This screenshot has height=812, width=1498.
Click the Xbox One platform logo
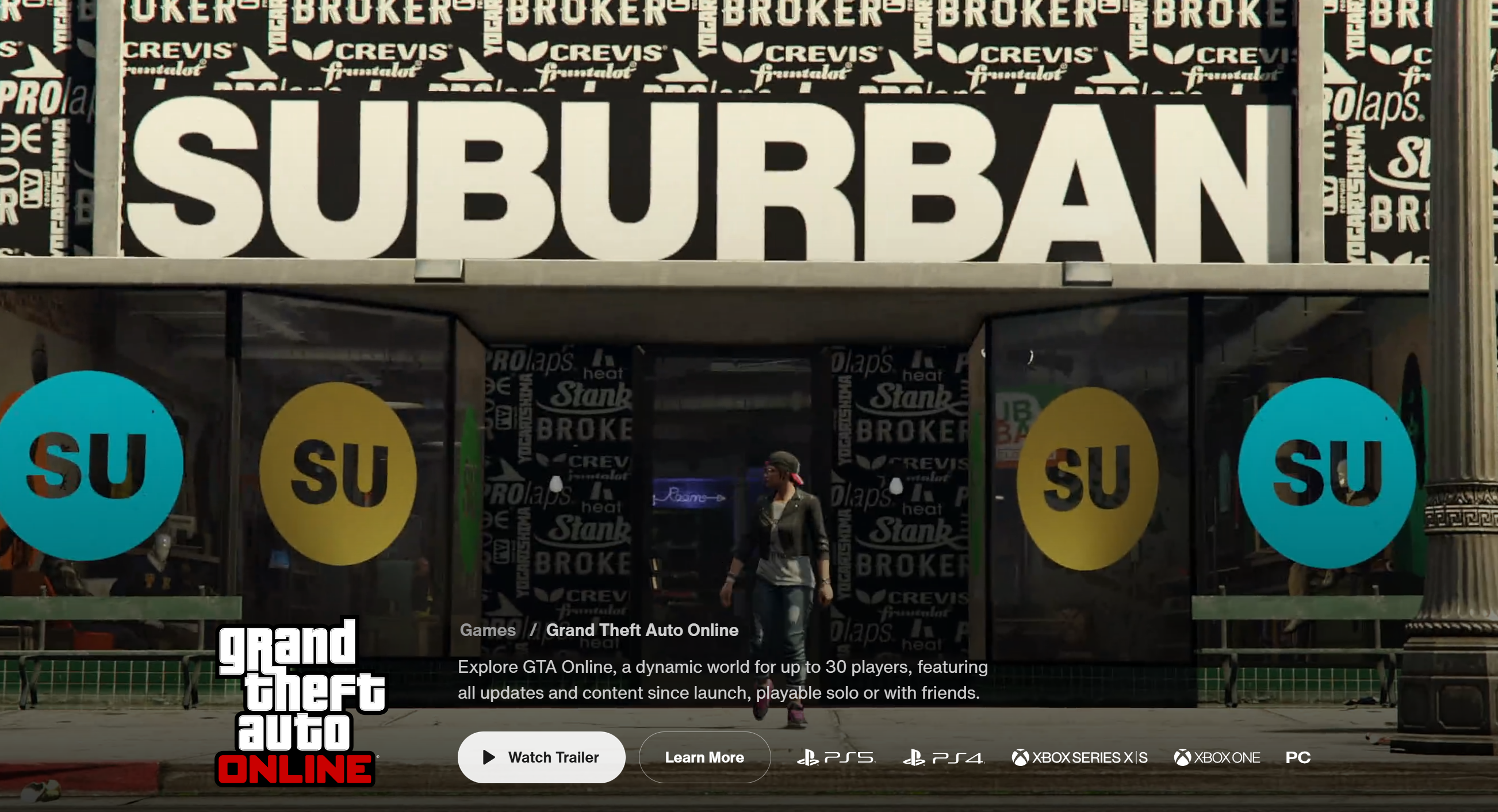point(1217,757)
